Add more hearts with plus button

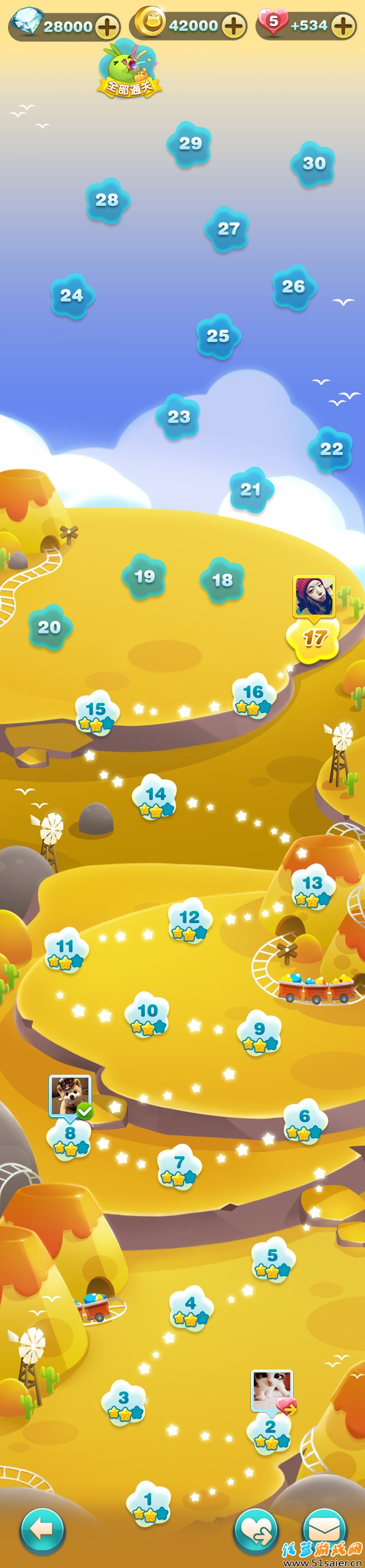[x=344, y=26]
